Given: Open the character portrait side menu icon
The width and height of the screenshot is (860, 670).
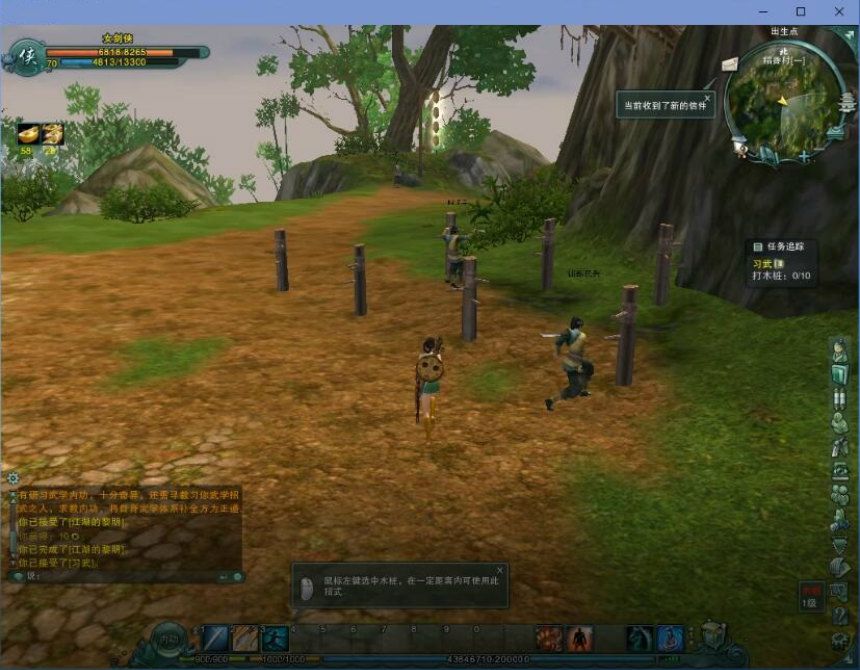Looking at the screenshot, I should coord(840,351).
